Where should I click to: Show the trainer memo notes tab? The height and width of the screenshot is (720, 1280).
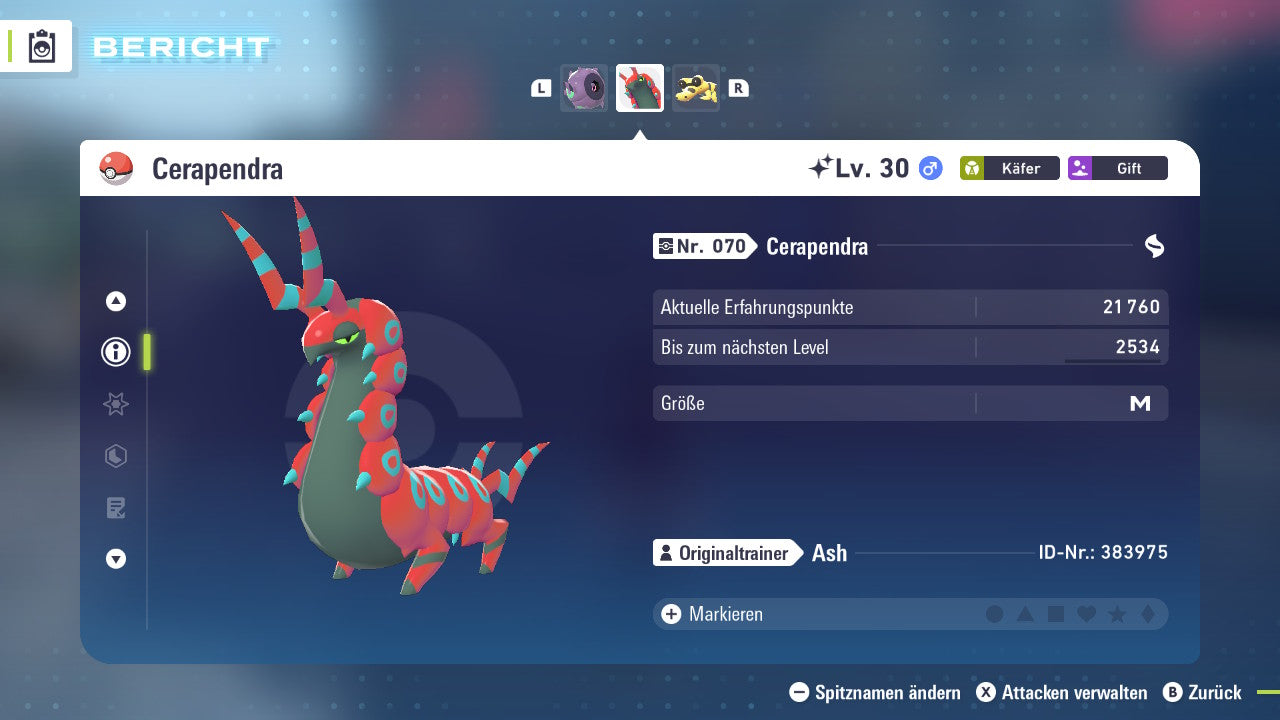click(x=116, y=508)
